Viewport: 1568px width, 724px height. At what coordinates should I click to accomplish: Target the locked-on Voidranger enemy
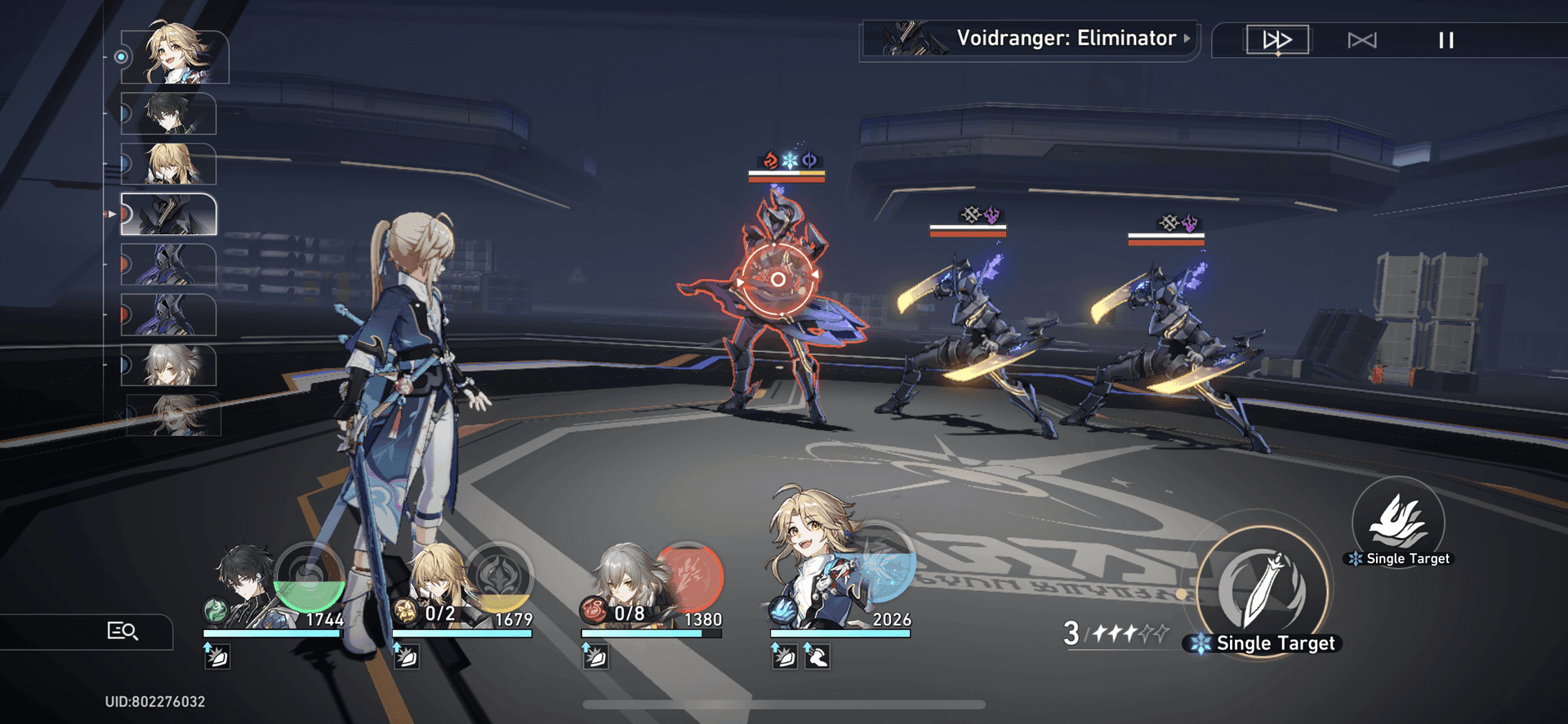778,281
